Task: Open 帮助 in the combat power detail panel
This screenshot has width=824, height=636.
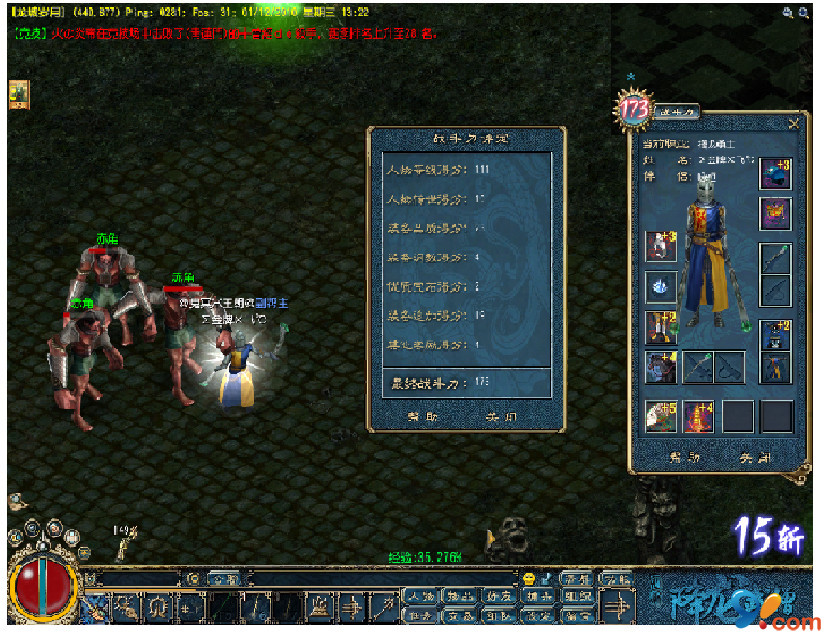Action: click(422, 417)
